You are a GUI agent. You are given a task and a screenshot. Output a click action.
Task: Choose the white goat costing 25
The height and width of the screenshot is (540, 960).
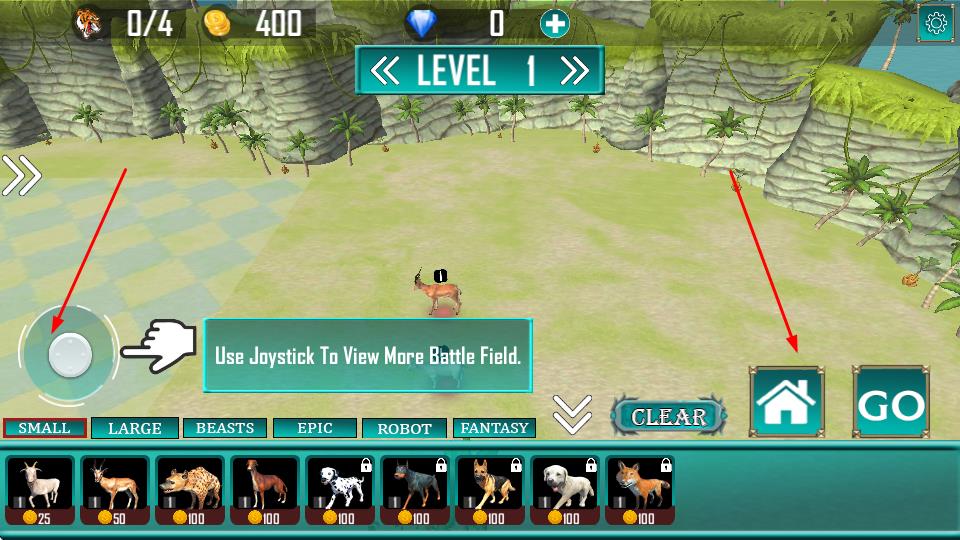40,491
